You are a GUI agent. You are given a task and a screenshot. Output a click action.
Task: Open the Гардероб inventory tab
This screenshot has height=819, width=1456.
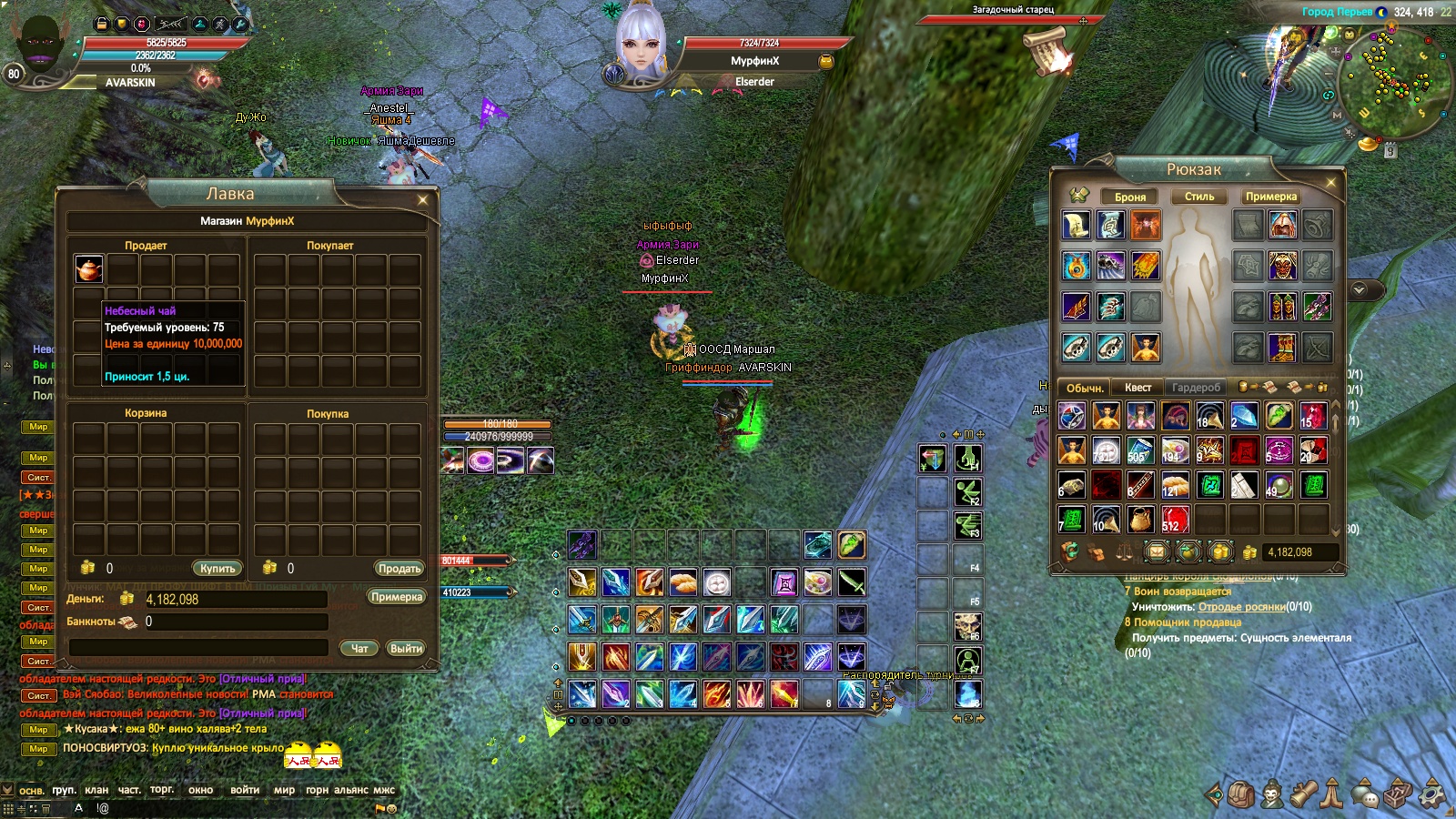tap(1196, 388)
